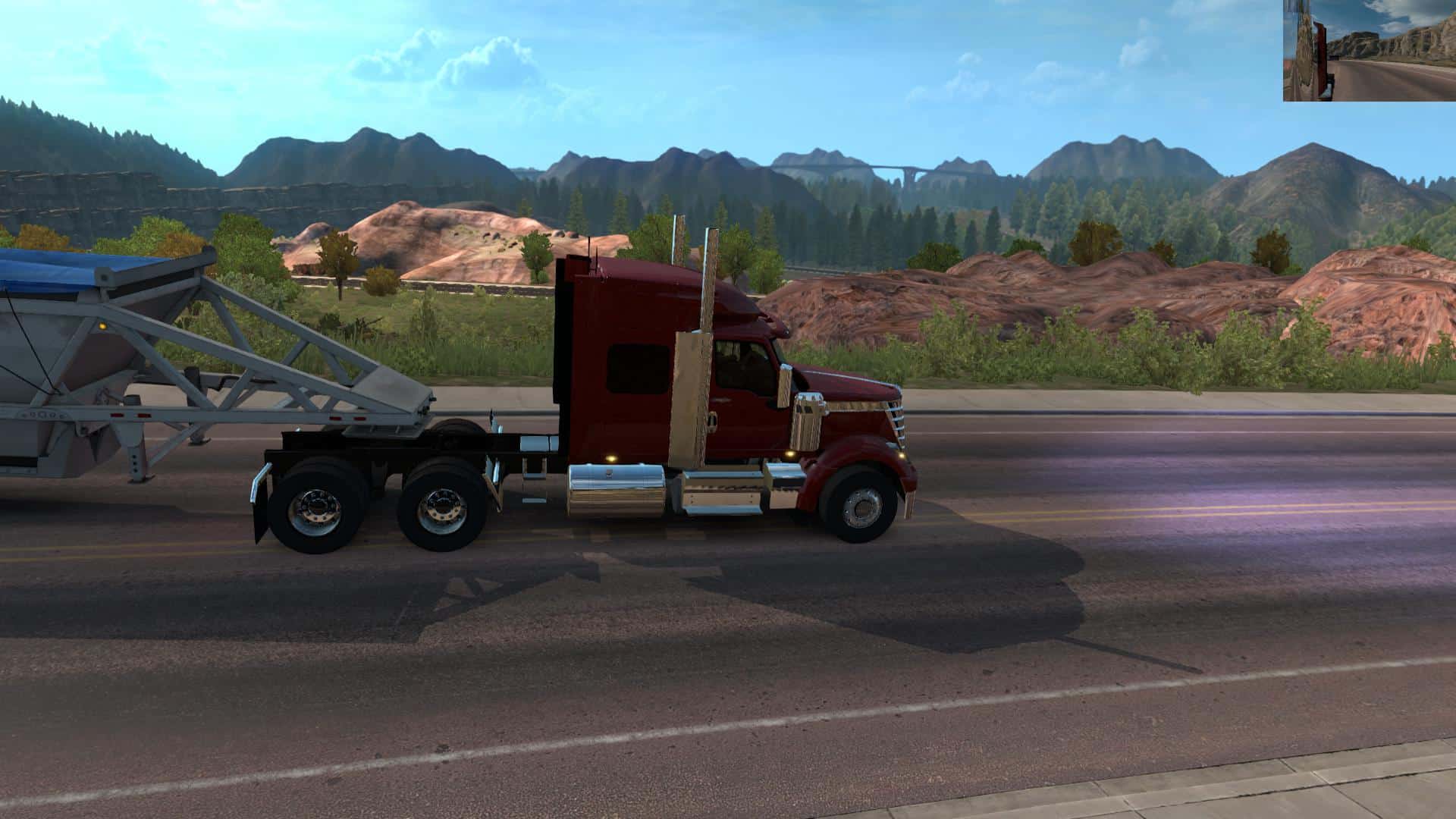The image size is (1456, 819).
Task: Click the virtual side mirror overlay
Action: [x=1369, y=50]
